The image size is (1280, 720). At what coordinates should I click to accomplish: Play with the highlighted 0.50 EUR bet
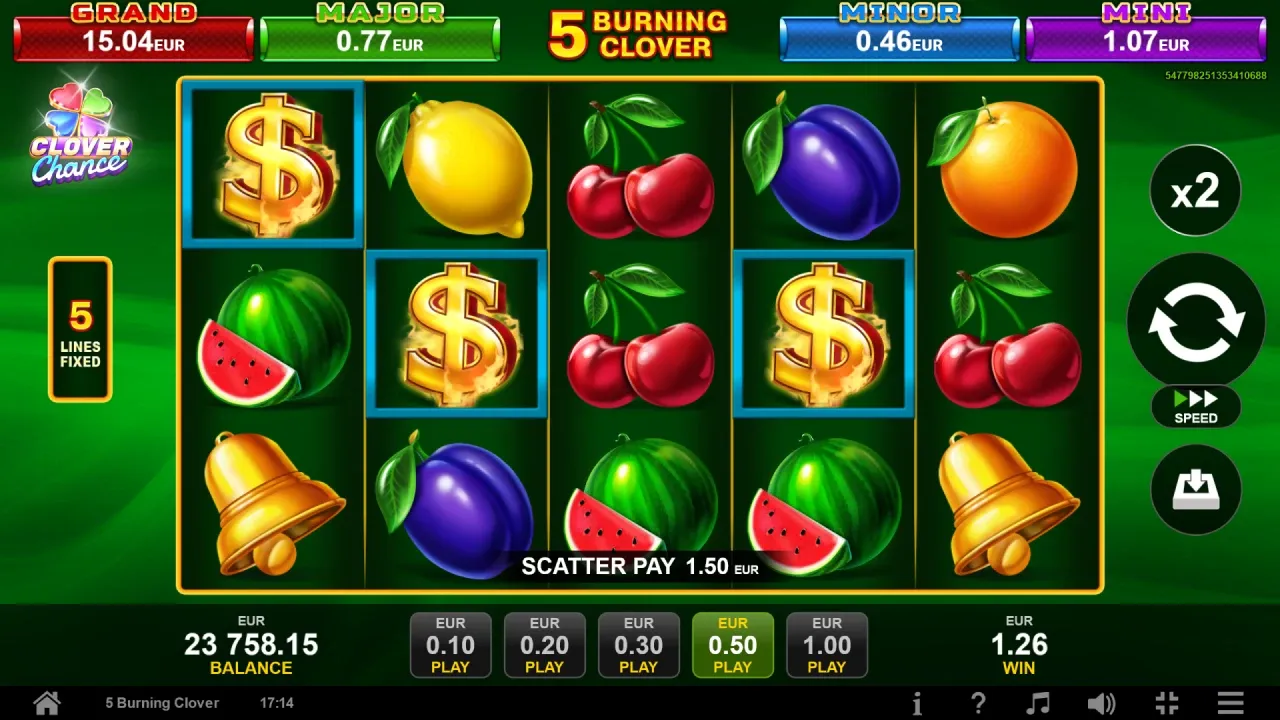tap(732, 645)
